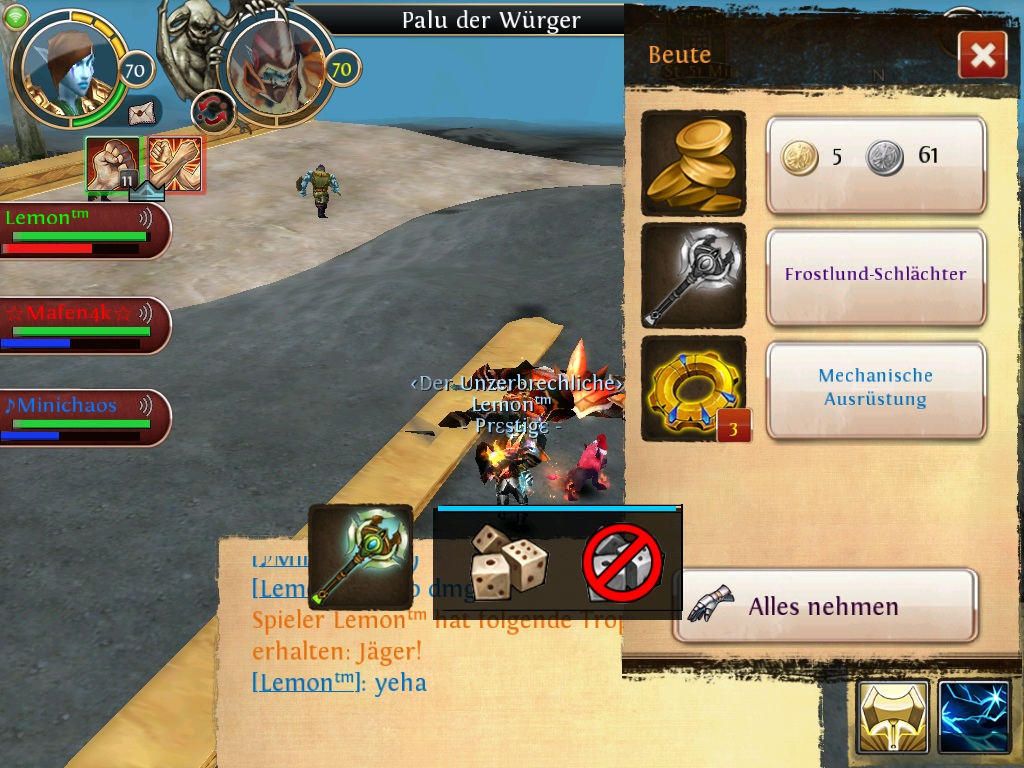Select the Frostlund-Schlächter loot item
The height and width of the screenshot is (768, 1024).
click(876, 276)
